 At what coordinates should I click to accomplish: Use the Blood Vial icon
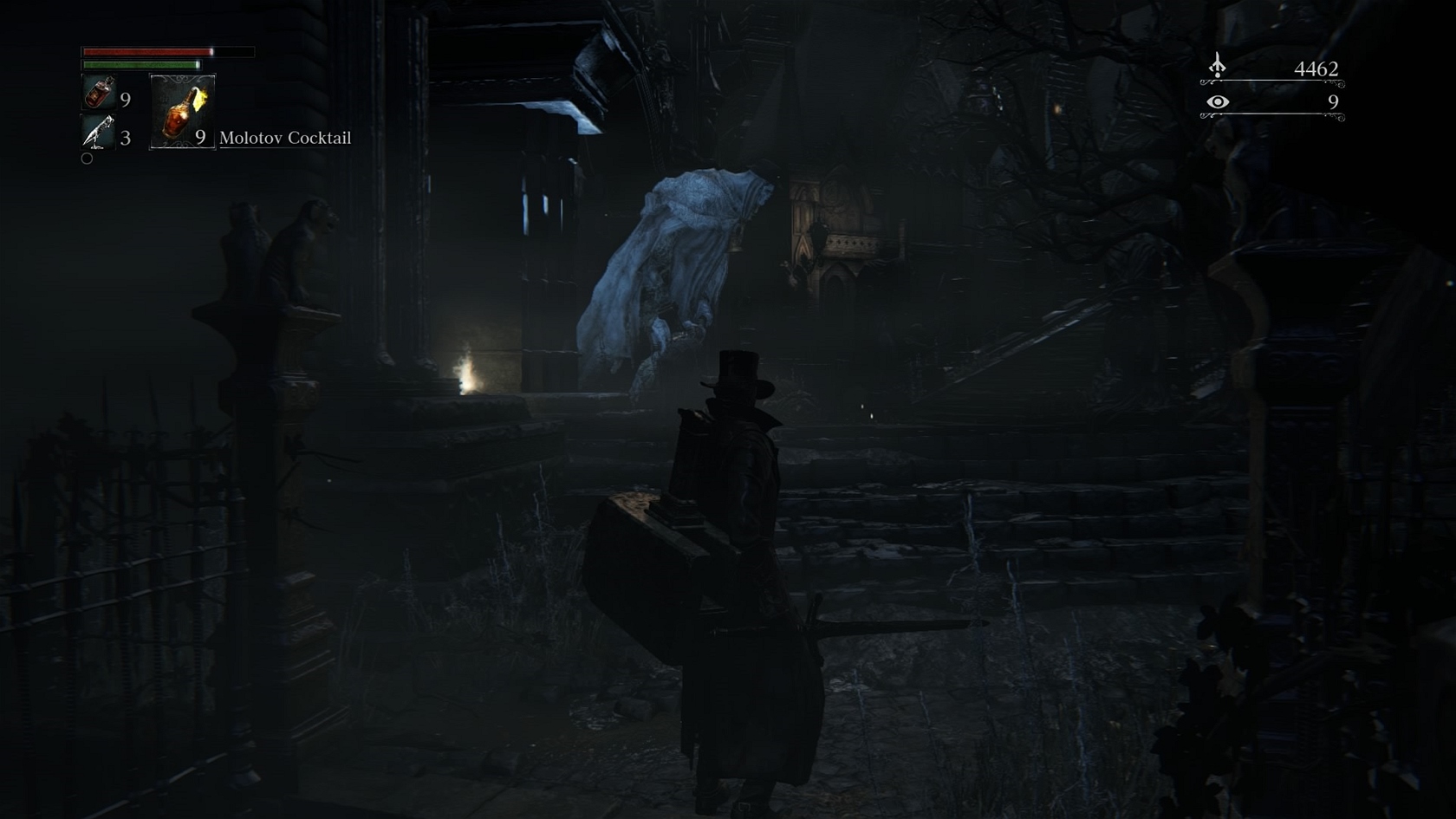click(x=99, y=92)
